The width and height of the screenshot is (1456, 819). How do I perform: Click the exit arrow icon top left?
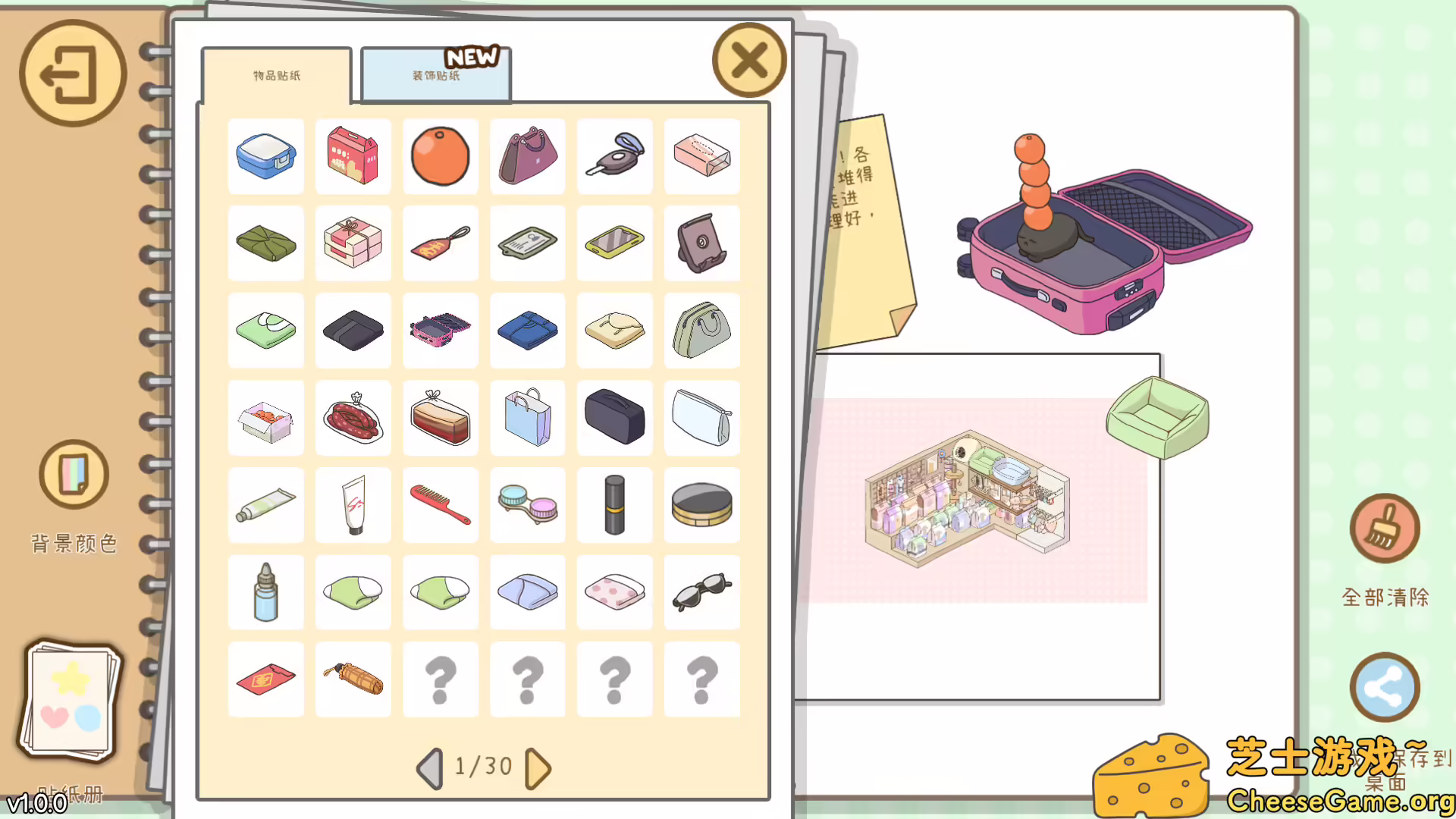73,74
